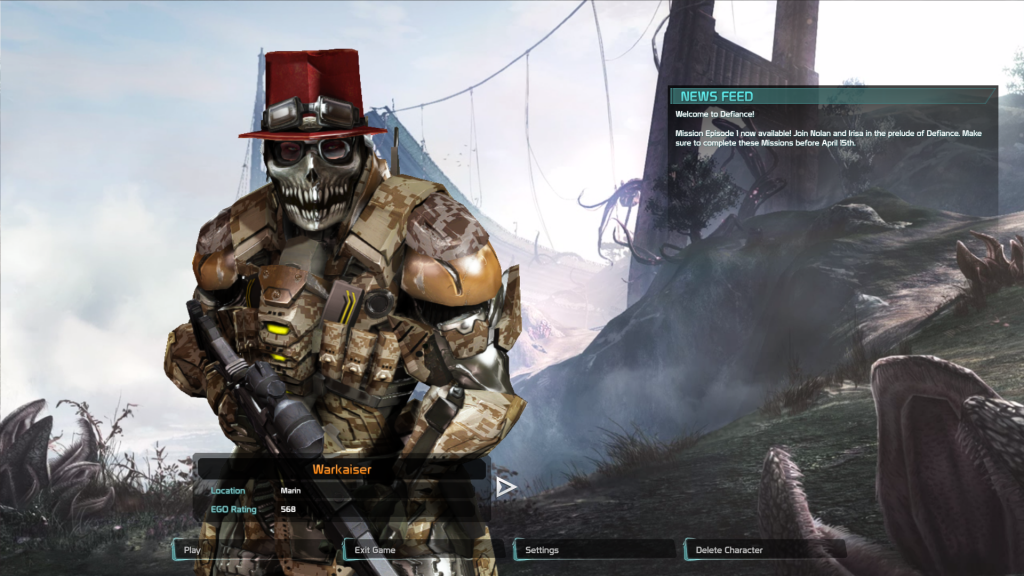Click the next character arrow
1024x576 pixels.
(x=506, y=487)
